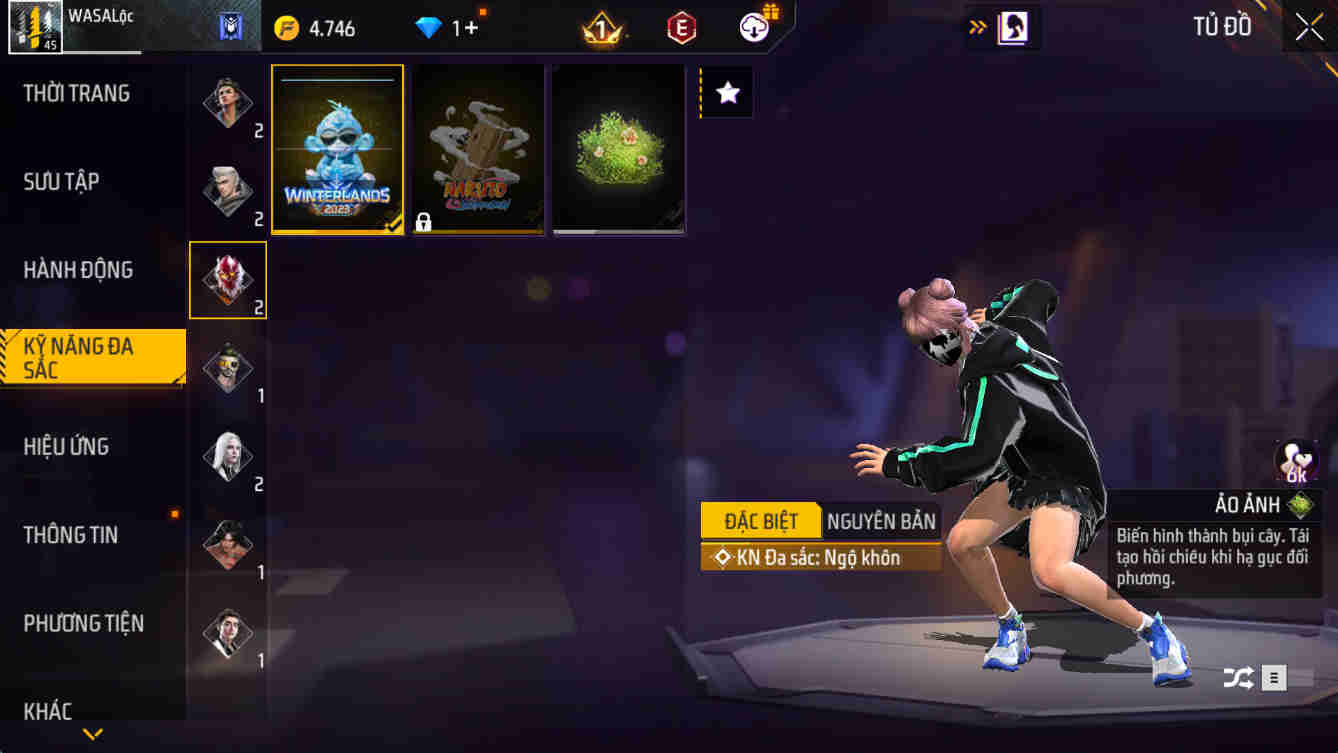
Task: Click the blue diamond currency icon
Action: [430, 27]
